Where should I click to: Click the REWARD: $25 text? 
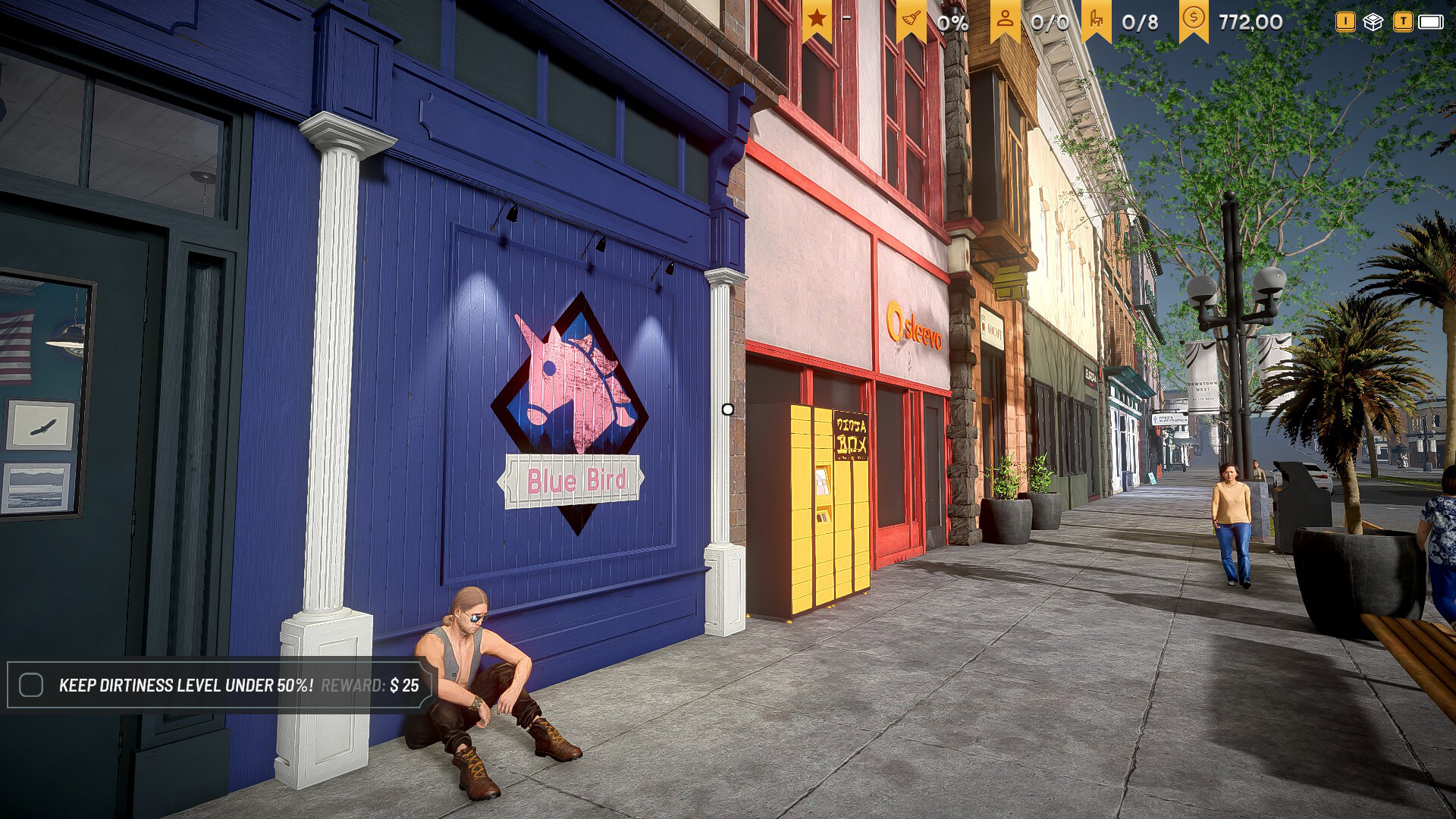coord(372,685)
